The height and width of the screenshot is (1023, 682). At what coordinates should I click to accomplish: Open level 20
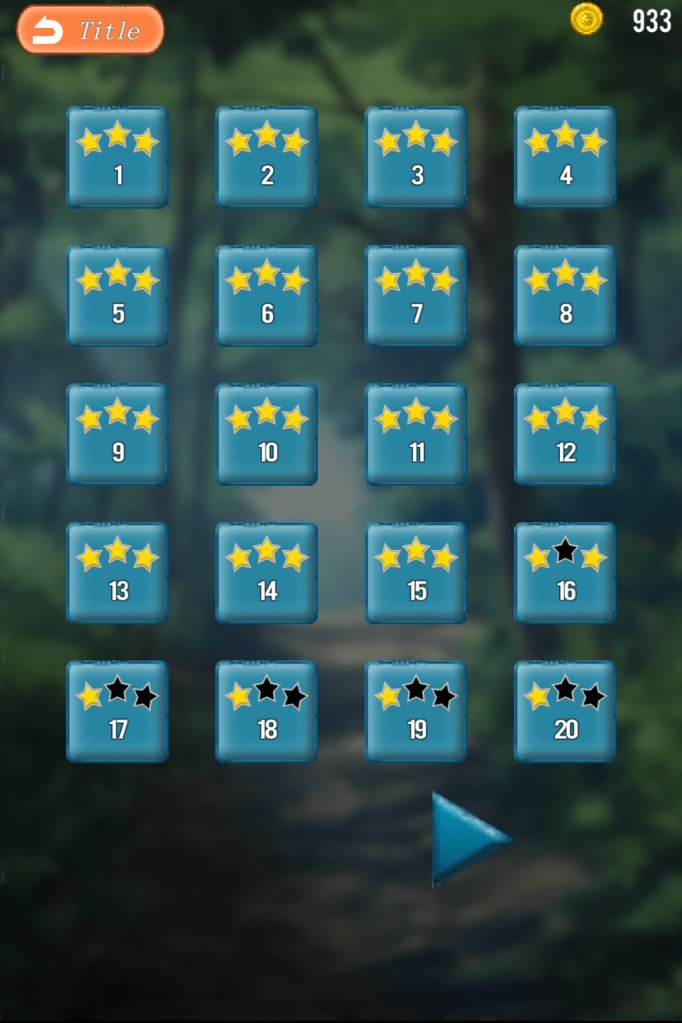[x=565, y=711]
